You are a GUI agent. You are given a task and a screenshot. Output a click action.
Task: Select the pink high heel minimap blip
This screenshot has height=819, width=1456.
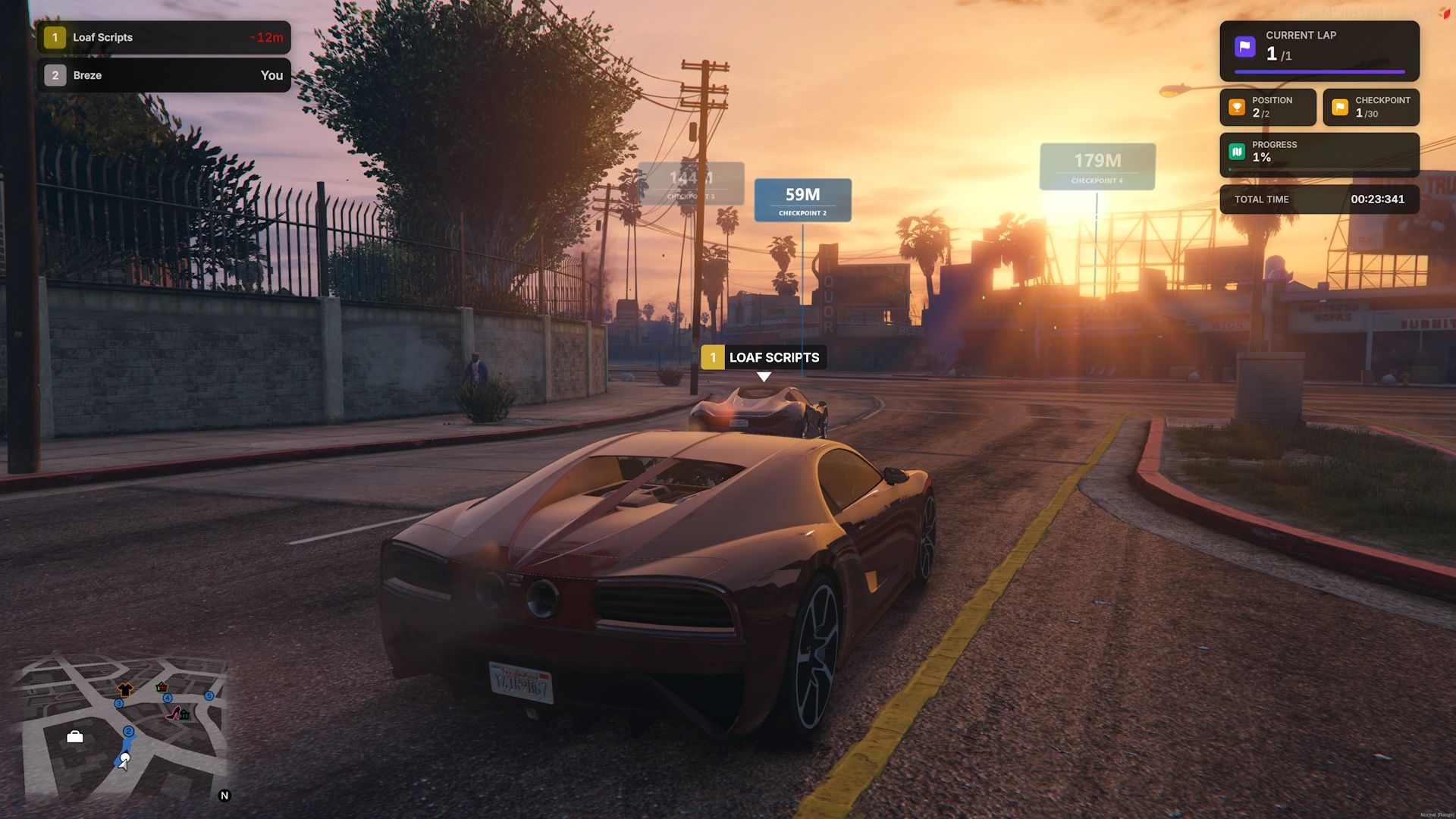click(x=174, y=713)
